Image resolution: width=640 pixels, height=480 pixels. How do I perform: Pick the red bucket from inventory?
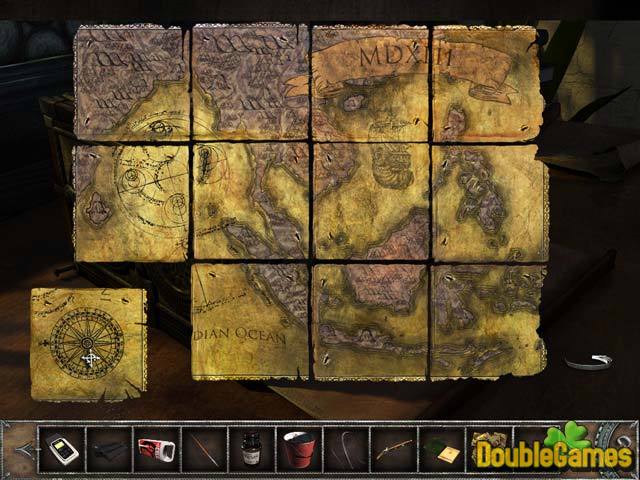(x=299, y=448)
